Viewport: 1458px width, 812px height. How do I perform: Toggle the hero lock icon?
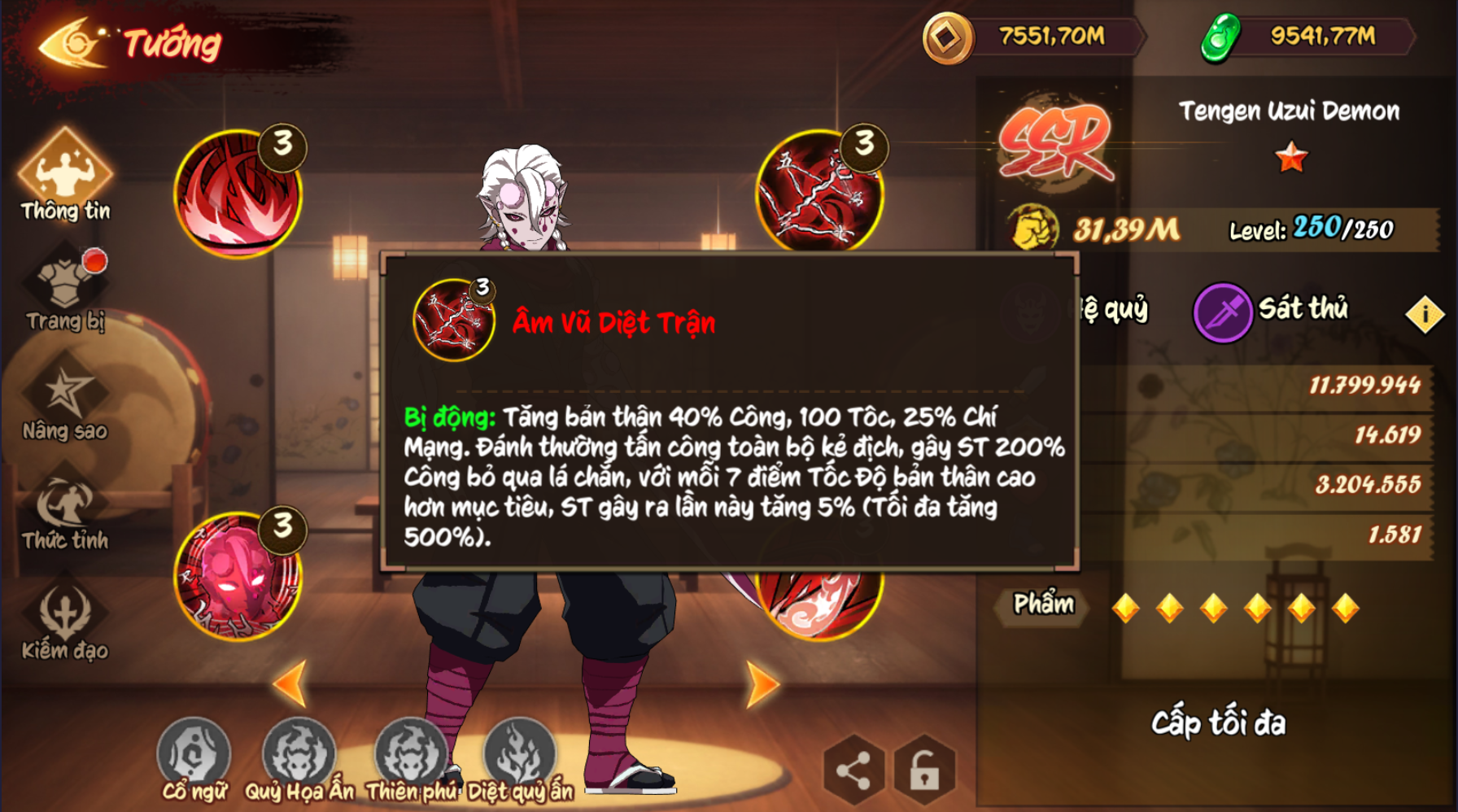pyautogui.click(x=924, y=770)
